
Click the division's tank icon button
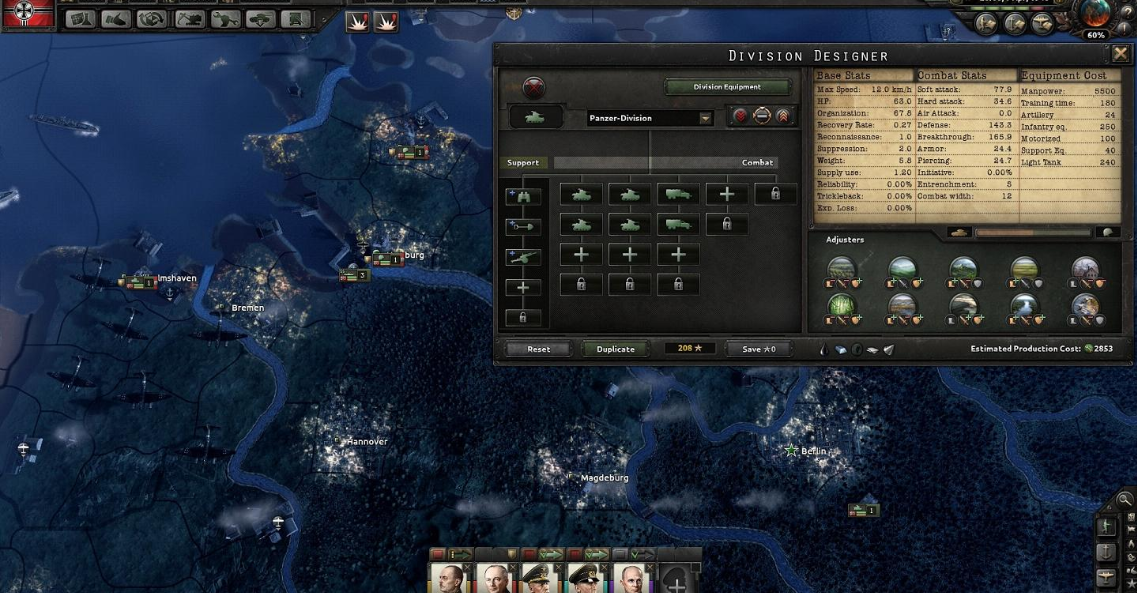(x=535, y=118)
